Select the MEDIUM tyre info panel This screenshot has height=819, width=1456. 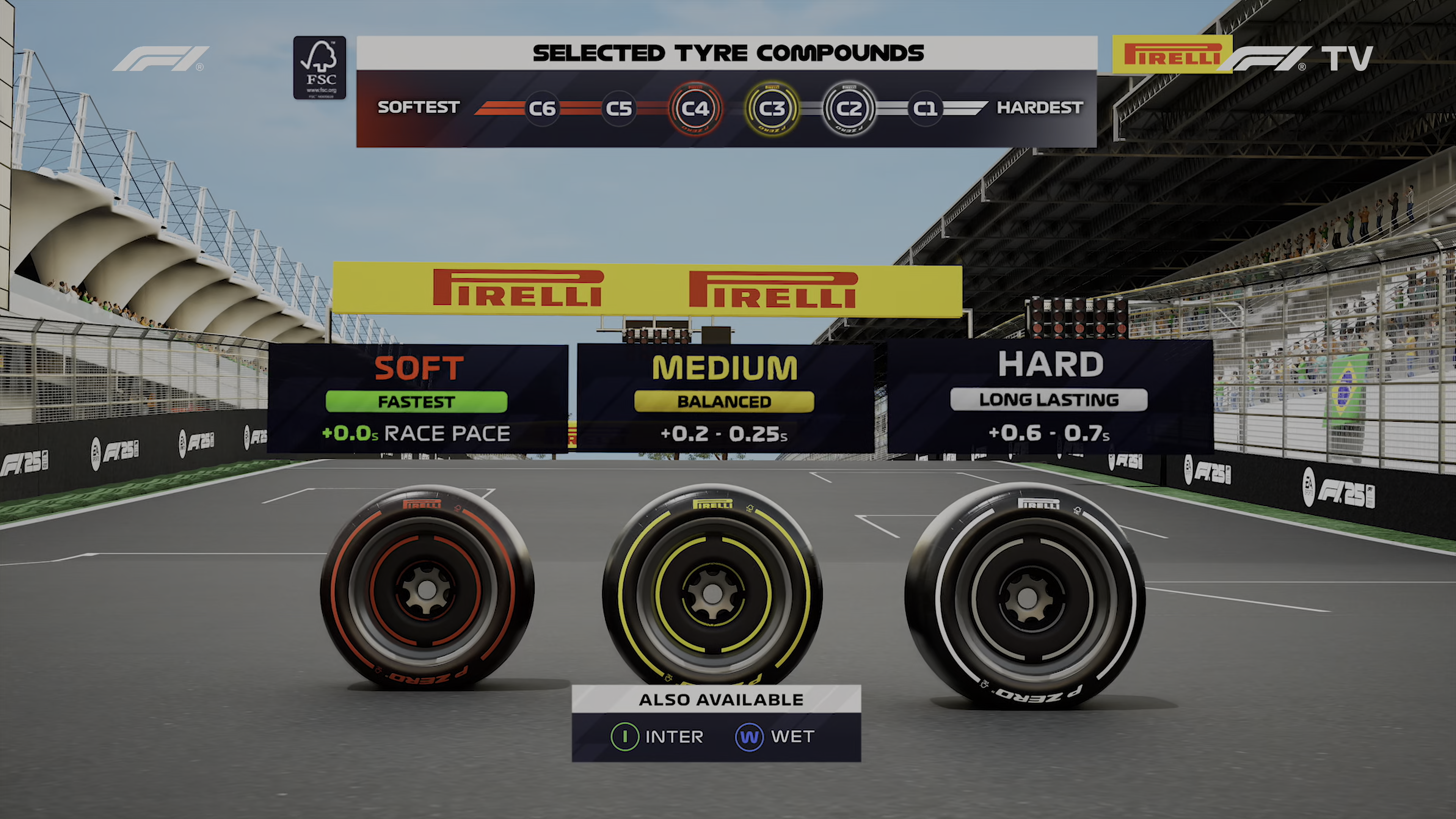coord(725,398)
